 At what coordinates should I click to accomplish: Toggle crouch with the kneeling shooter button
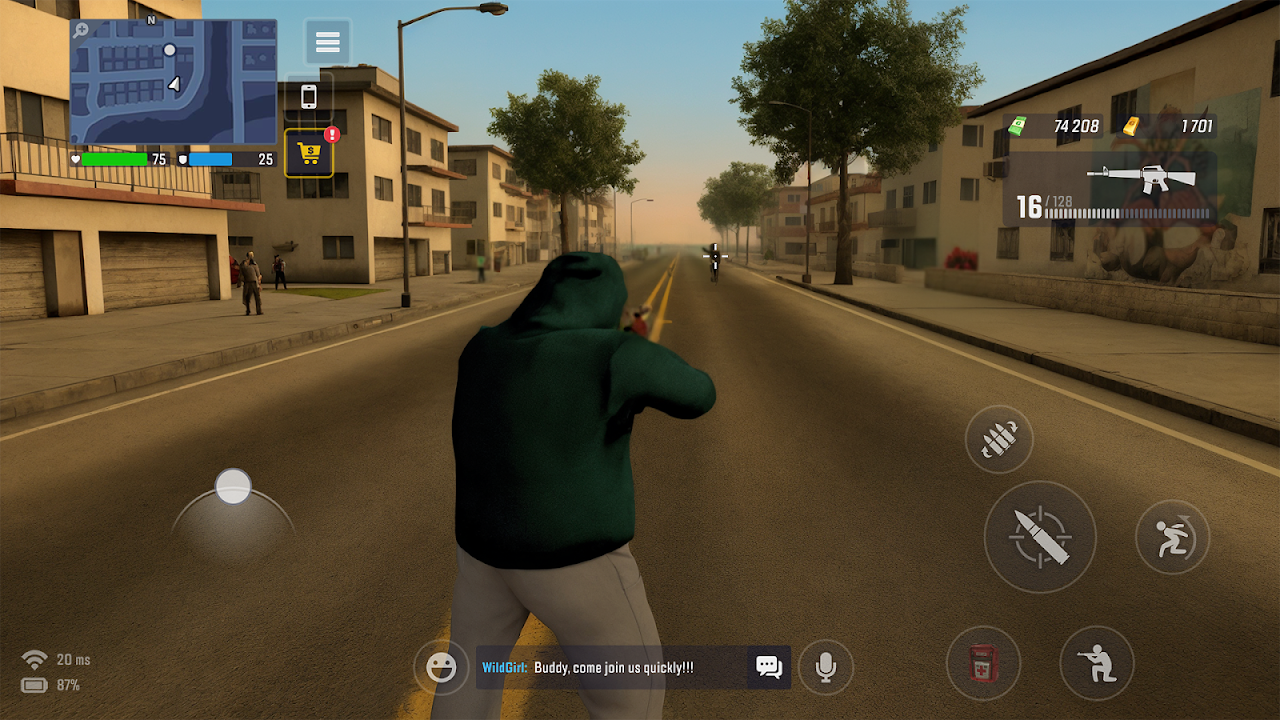[1097, 662]
